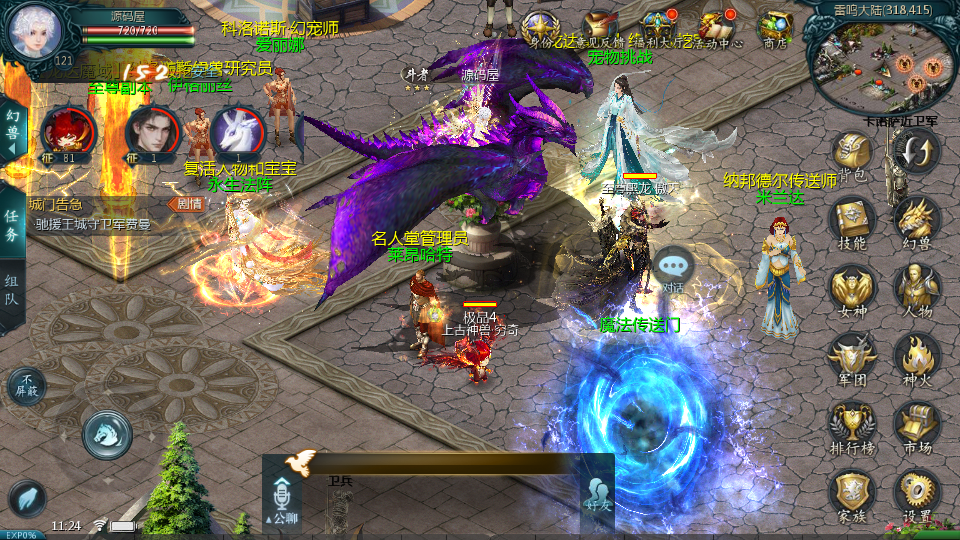Open the 商店 shop chest
Viewport: 960px width, 540px height.
775,26
